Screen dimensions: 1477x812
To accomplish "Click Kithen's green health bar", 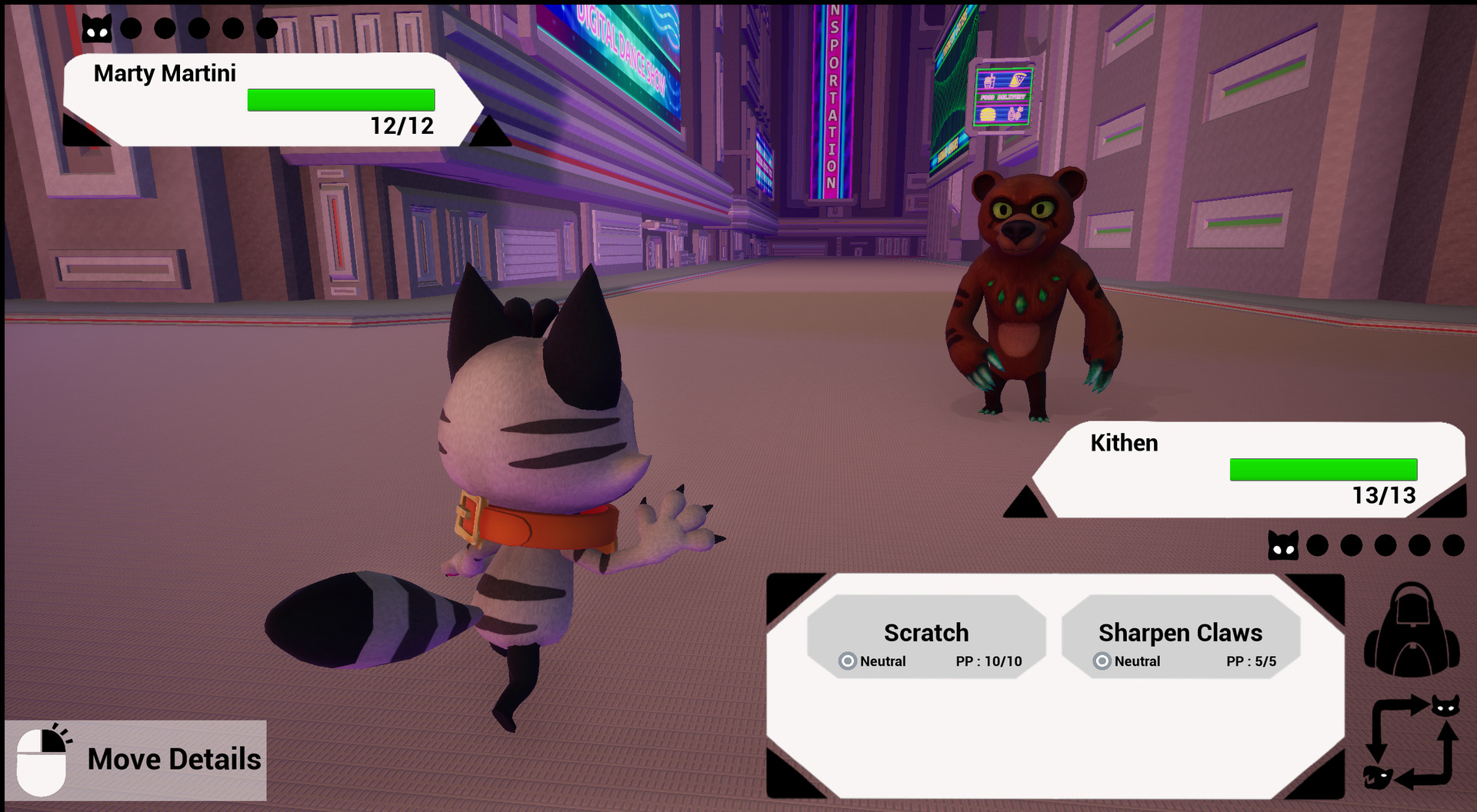I will (1323, 469).
